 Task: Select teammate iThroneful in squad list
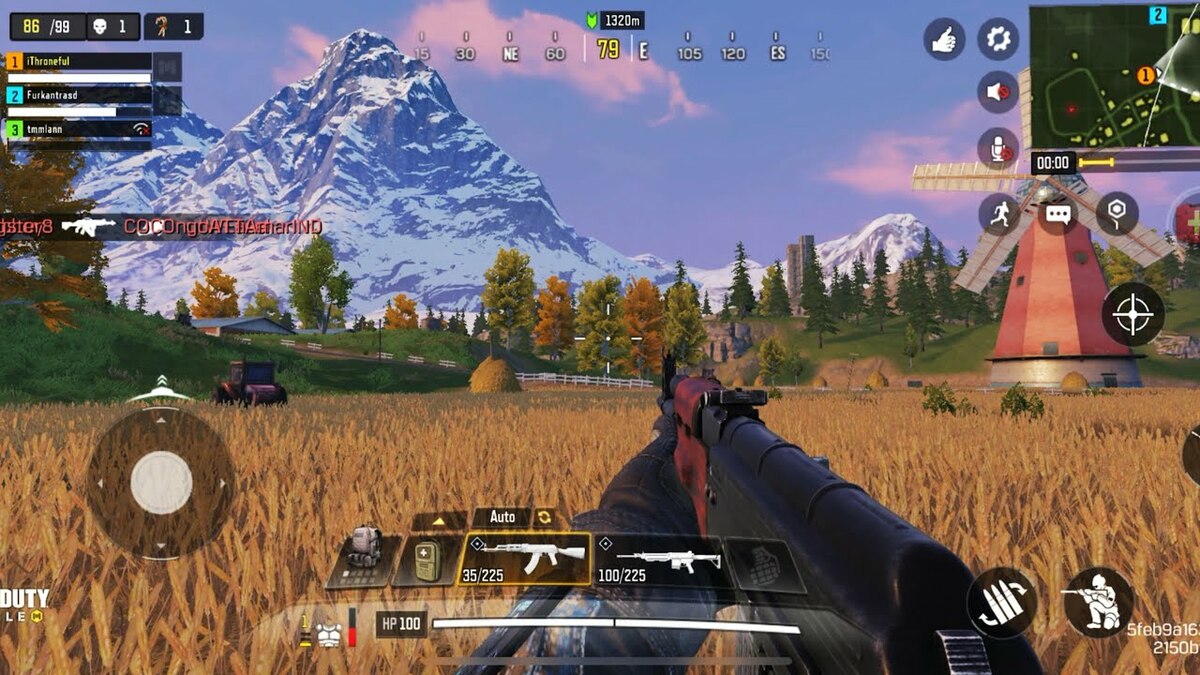click(80, 62)
